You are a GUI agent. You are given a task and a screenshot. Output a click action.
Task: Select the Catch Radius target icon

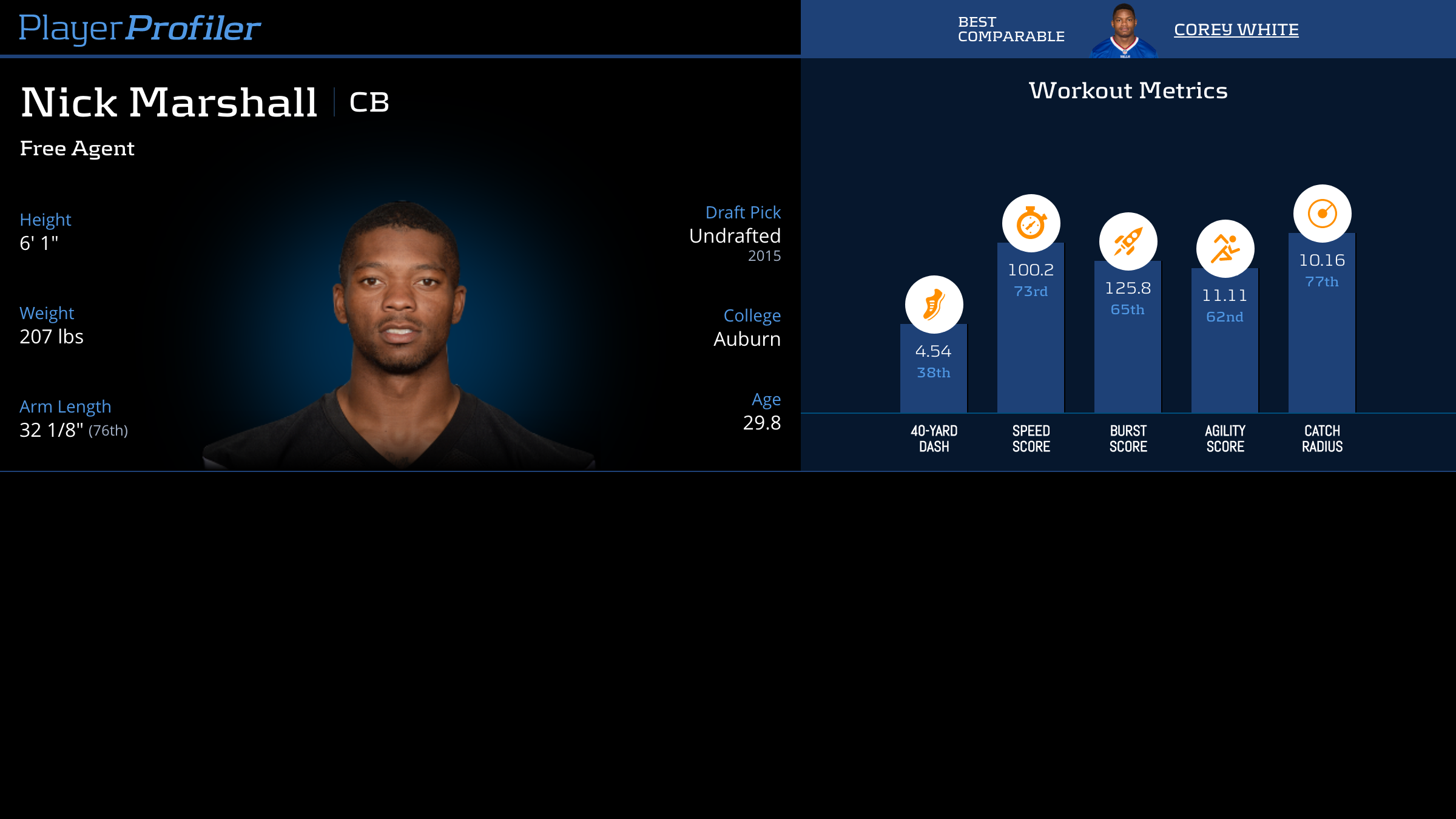pos(1322,214)
